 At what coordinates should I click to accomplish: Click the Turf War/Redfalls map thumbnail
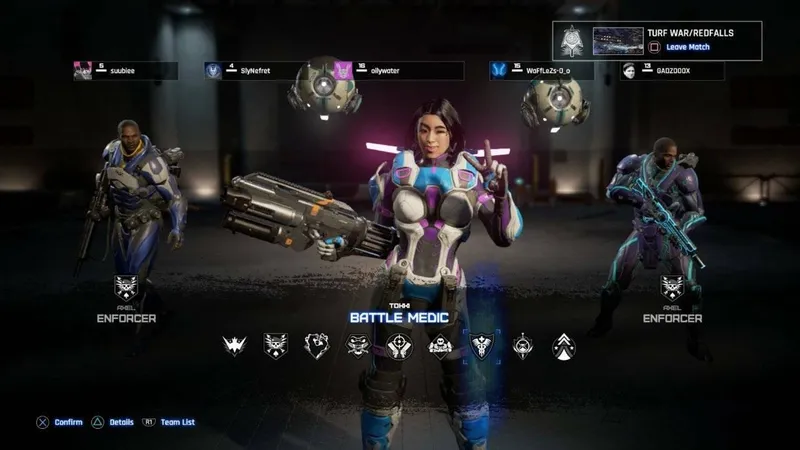click(x=618, y=40)
